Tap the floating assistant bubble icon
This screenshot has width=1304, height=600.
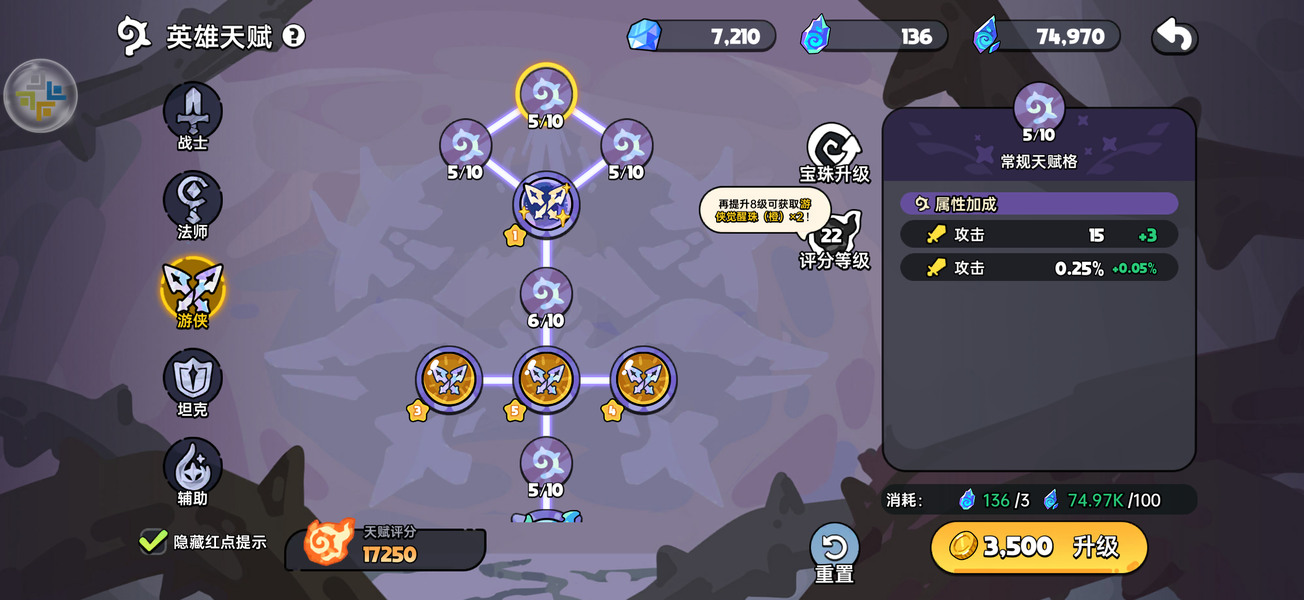(x=41, y=96)
